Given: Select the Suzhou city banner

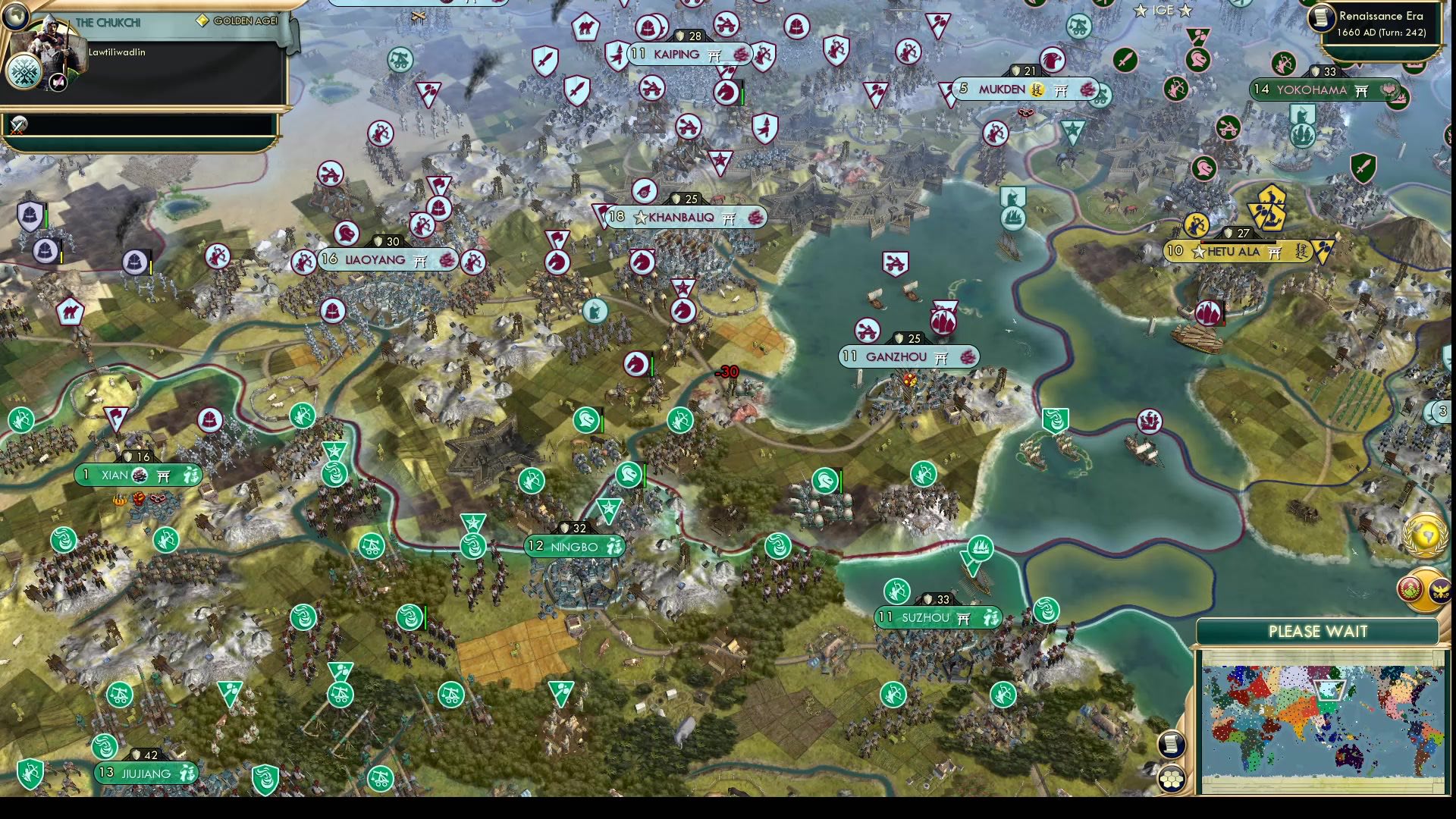Looking at the screenshot, I should click(938, 617).
